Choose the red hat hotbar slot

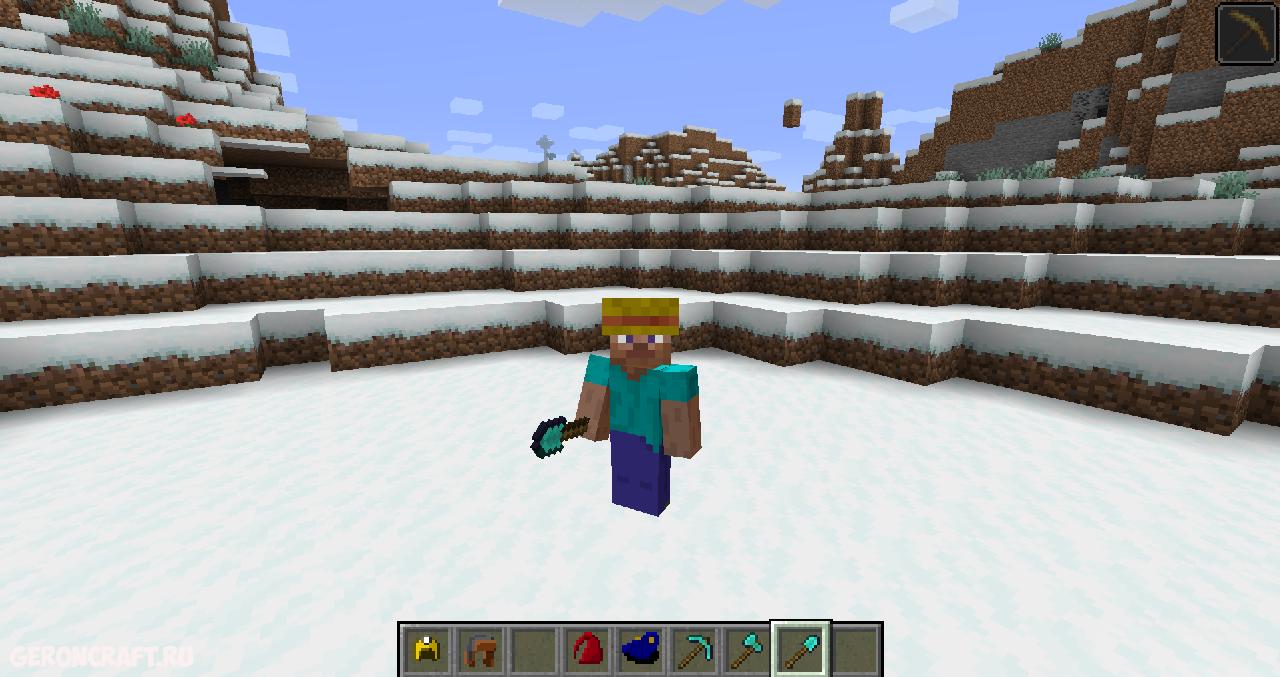click(x=587, y=651)
